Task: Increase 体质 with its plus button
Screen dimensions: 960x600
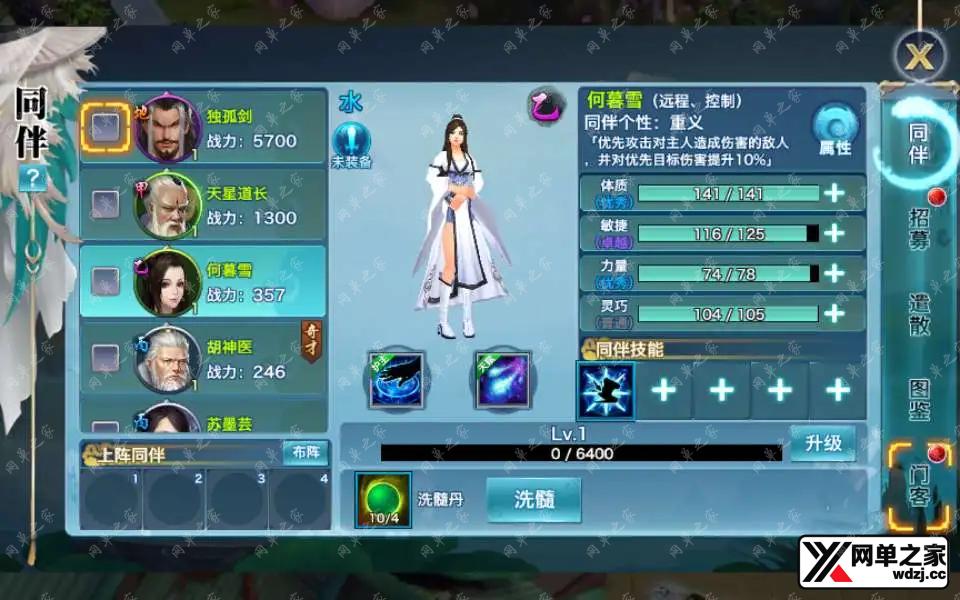Action: click(x=834, y=193)
